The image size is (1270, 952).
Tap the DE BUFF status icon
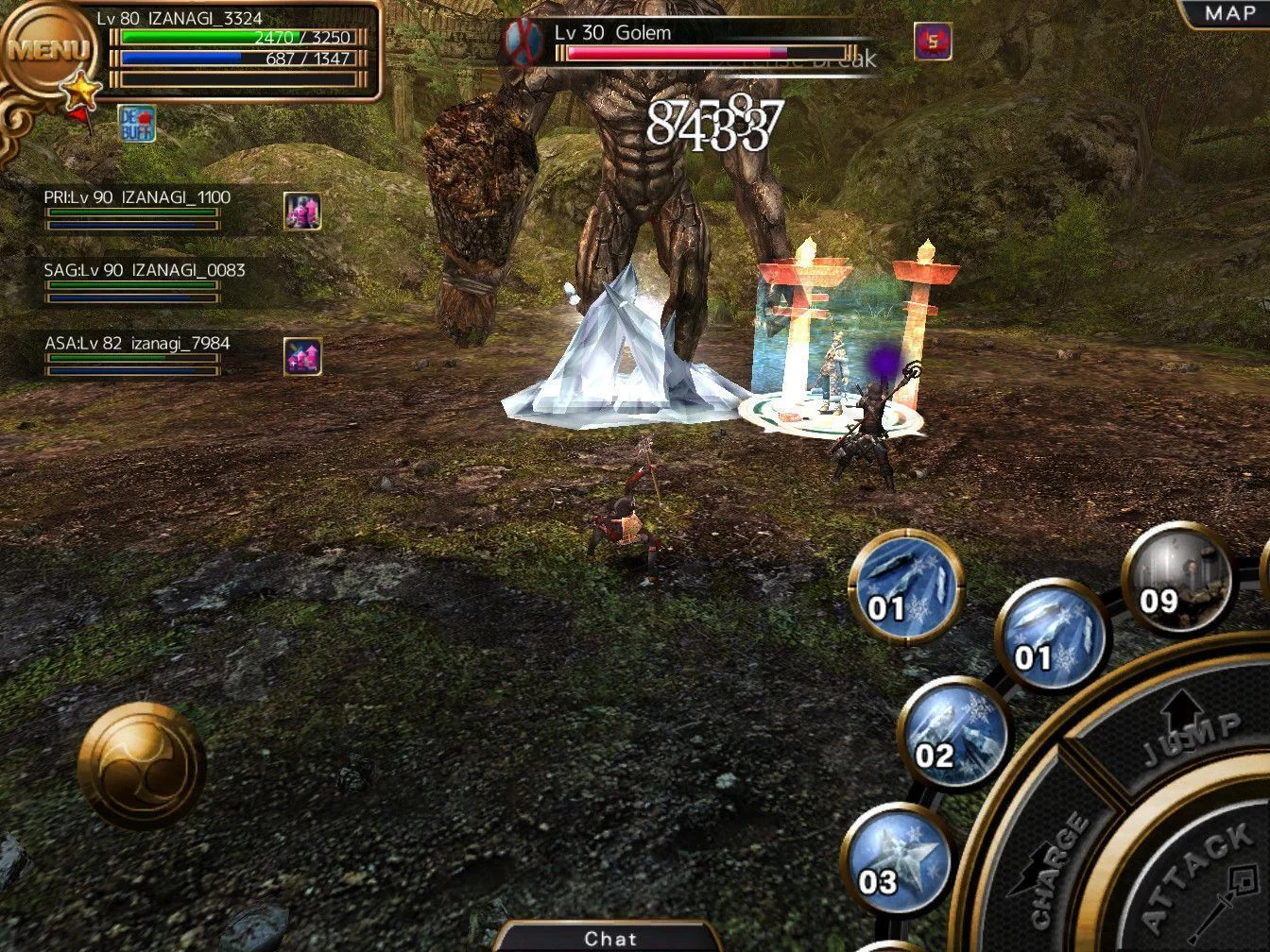point(137,124)
